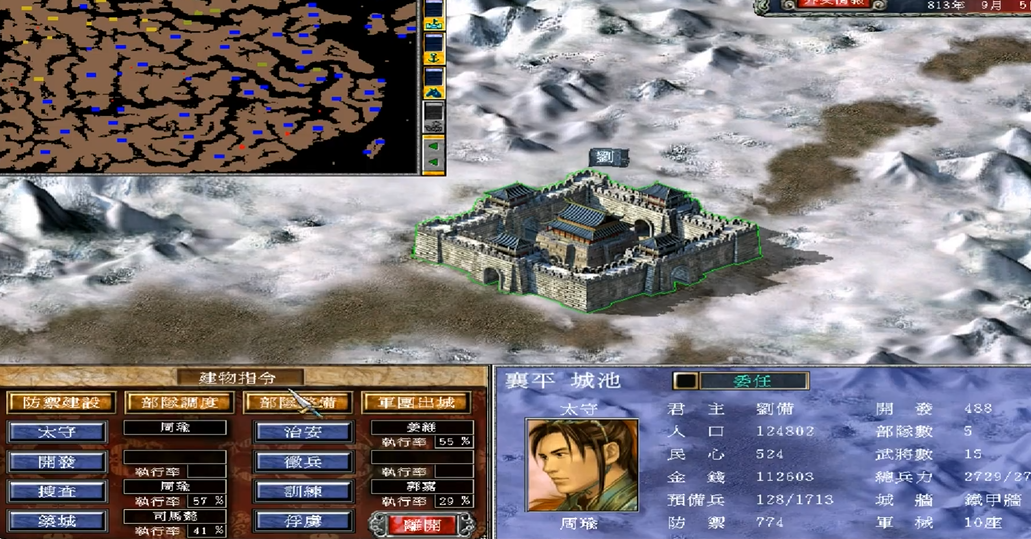The width and height of the screenshot is (1031, 539).
Task: Select the 徵兵 conscription command
Action: pos(303,463)
